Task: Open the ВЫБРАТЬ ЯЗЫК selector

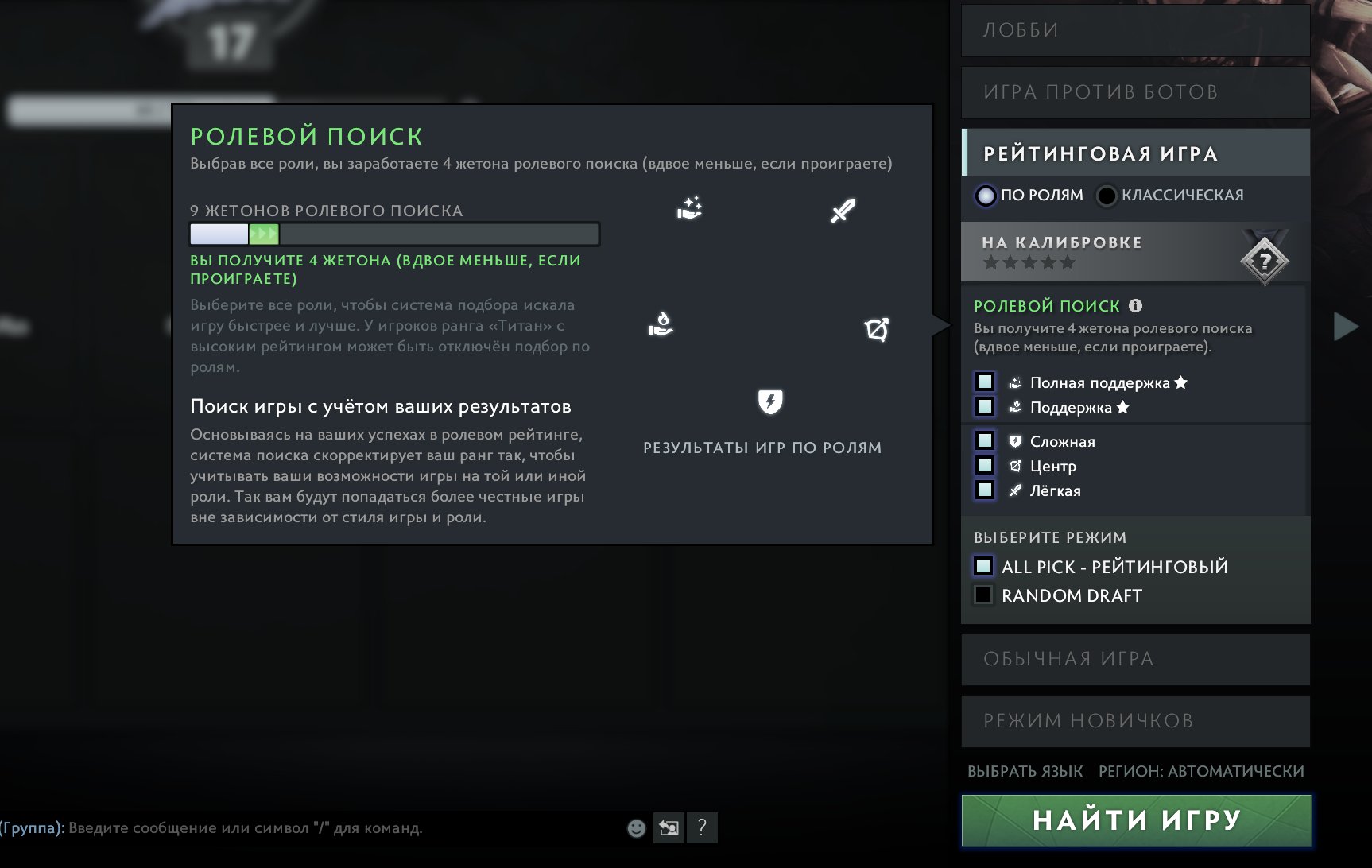Action: (x=1024, y=771)
